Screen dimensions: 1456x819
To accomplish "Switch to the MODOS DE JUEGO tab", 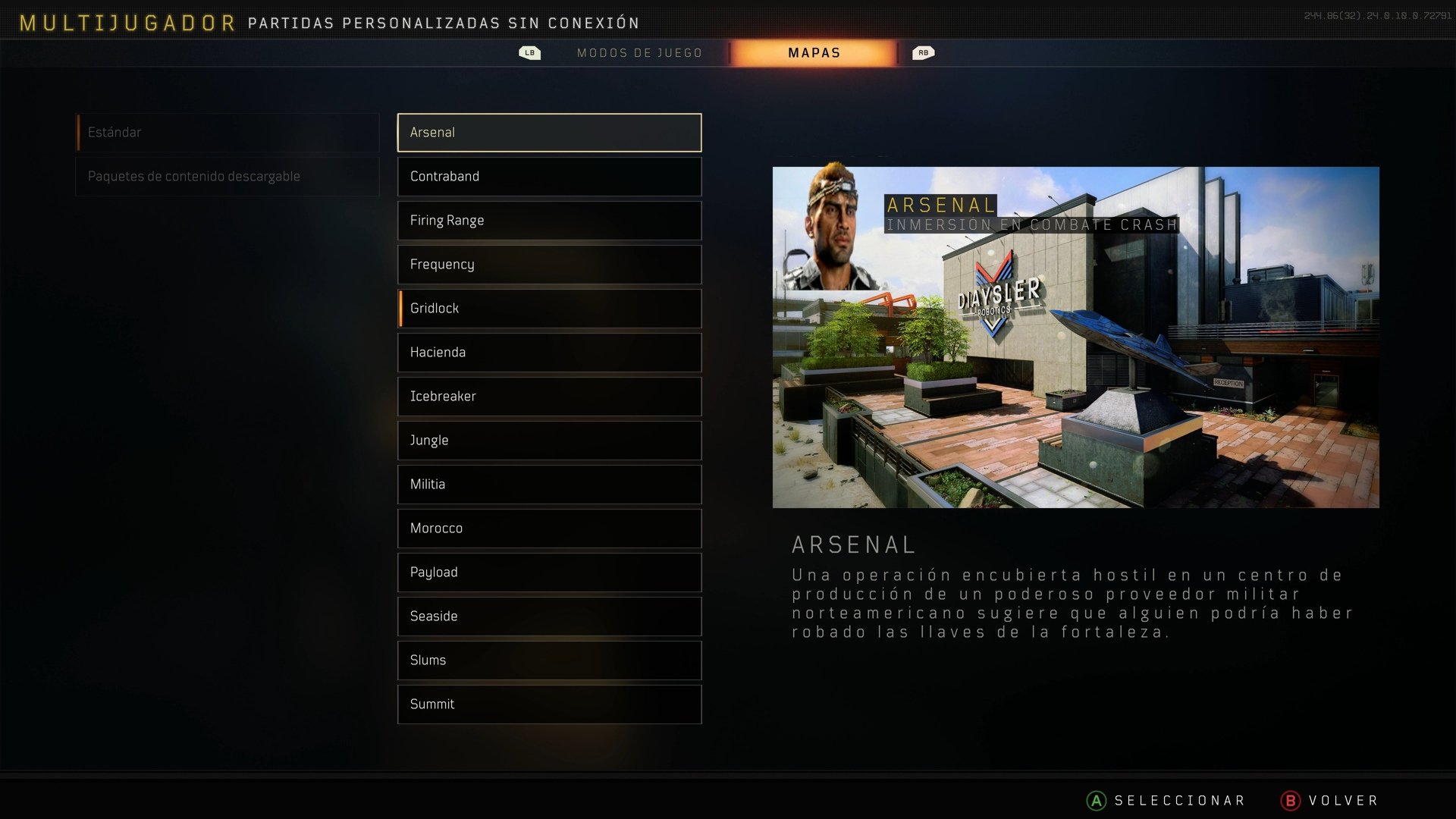I will click(639, 52).
